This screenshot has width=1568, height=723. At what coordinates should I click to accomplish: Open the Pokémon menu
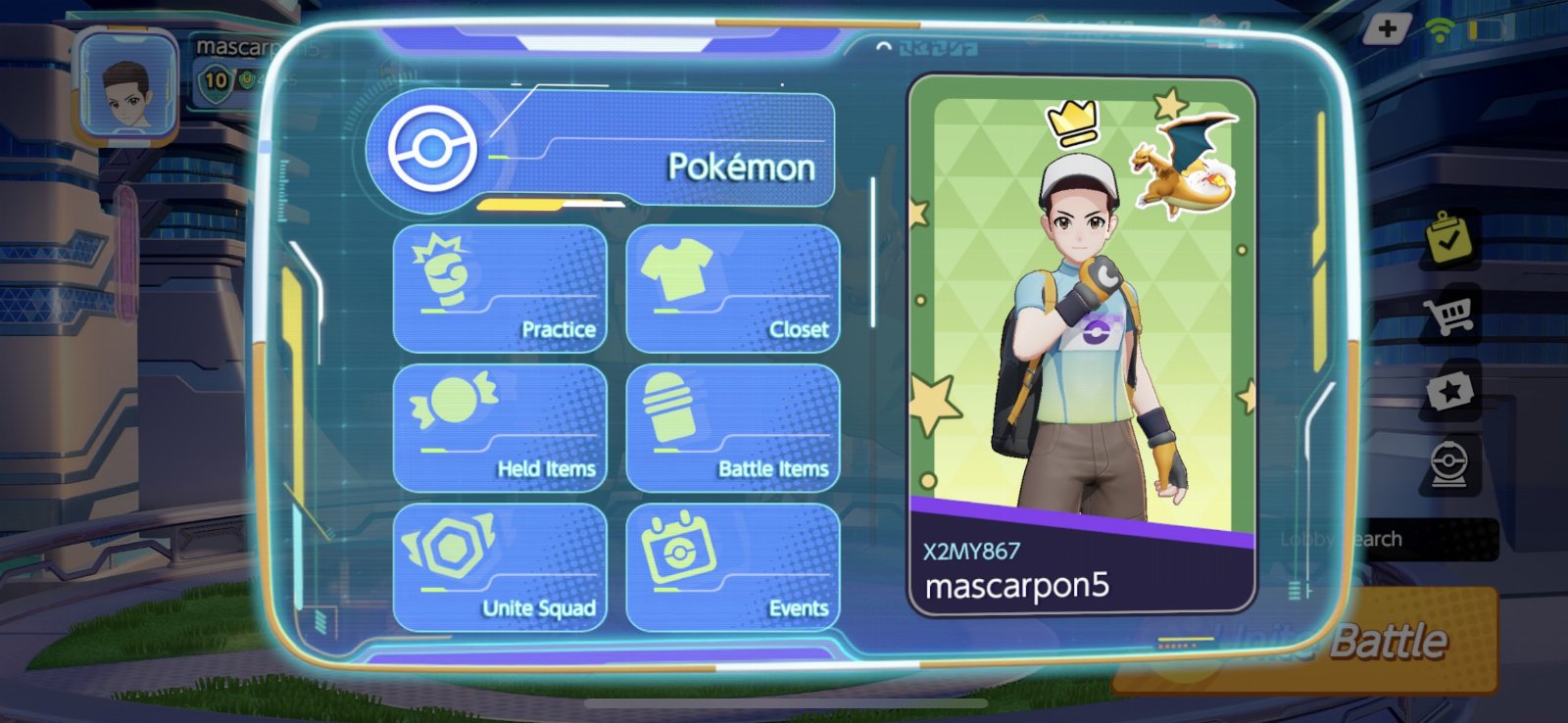coord(600,150)
